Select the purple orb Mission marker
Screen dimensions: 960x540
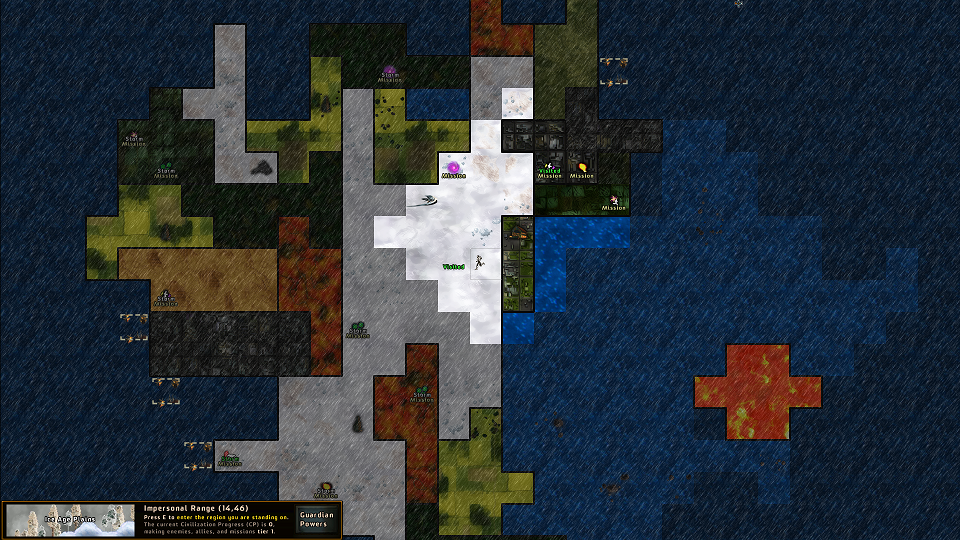(453, 168)
